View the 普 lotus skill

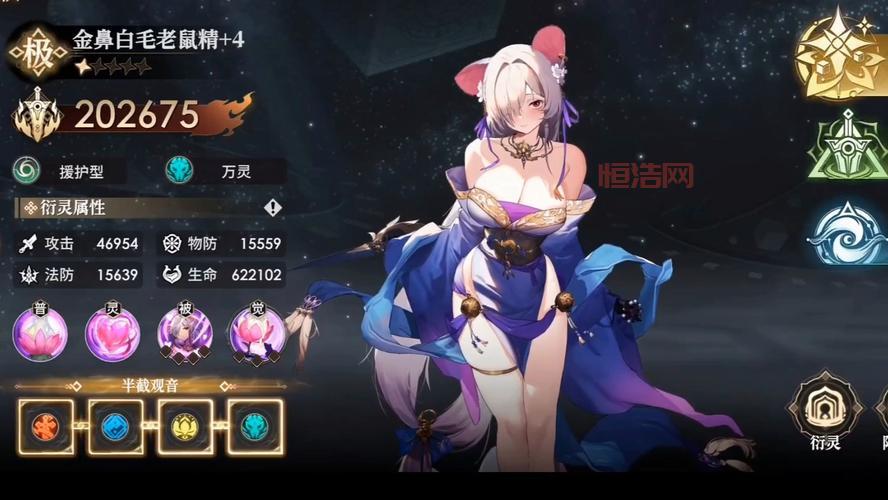pyautogui.click(x=40, y=334)
